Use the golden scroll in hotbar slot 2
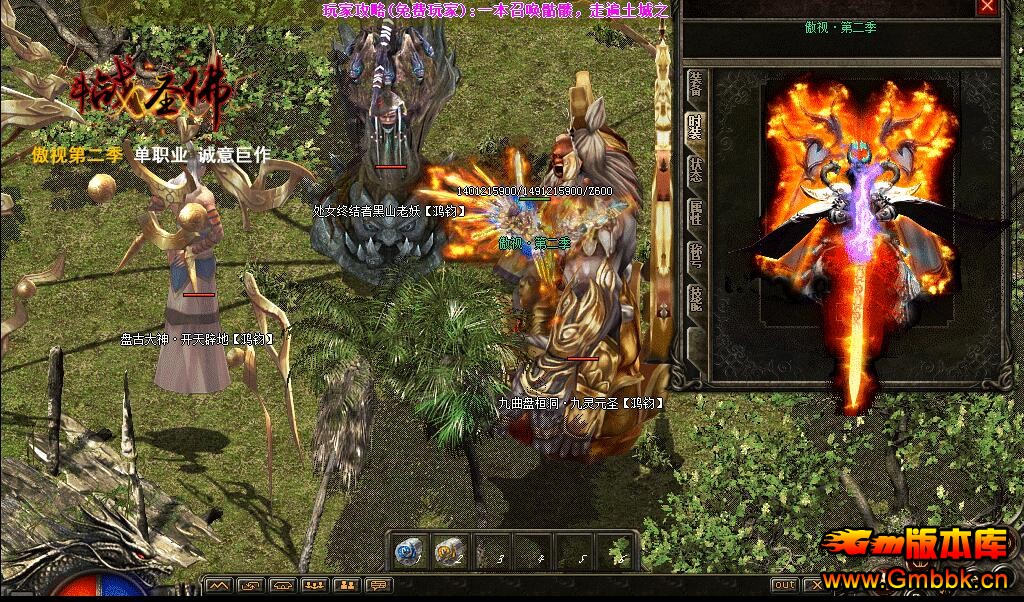 [447, 552]
